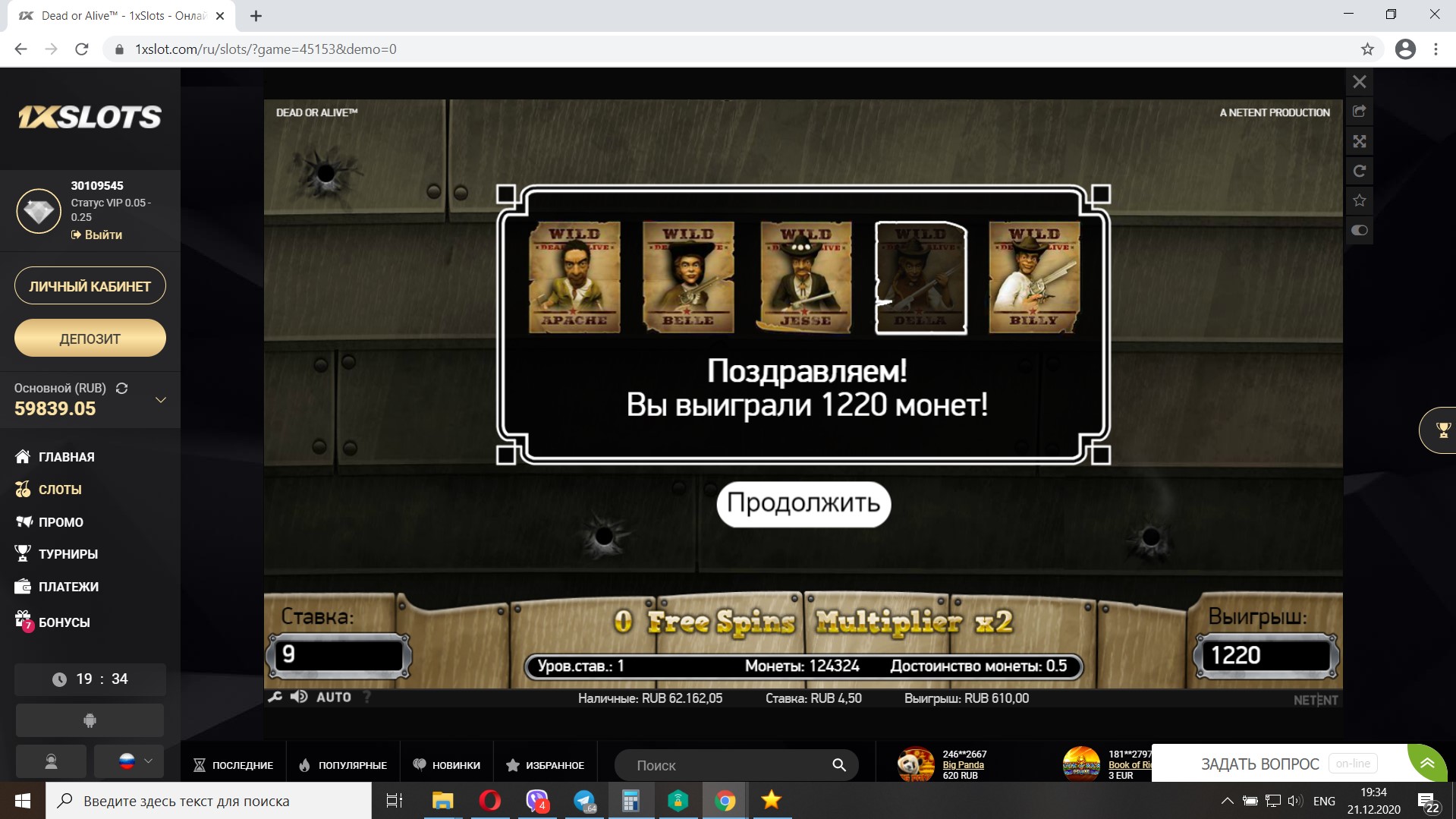Screen dimensions: 1456x819
Task: Bookmark this page in the browser
Action: point(1367,49)
